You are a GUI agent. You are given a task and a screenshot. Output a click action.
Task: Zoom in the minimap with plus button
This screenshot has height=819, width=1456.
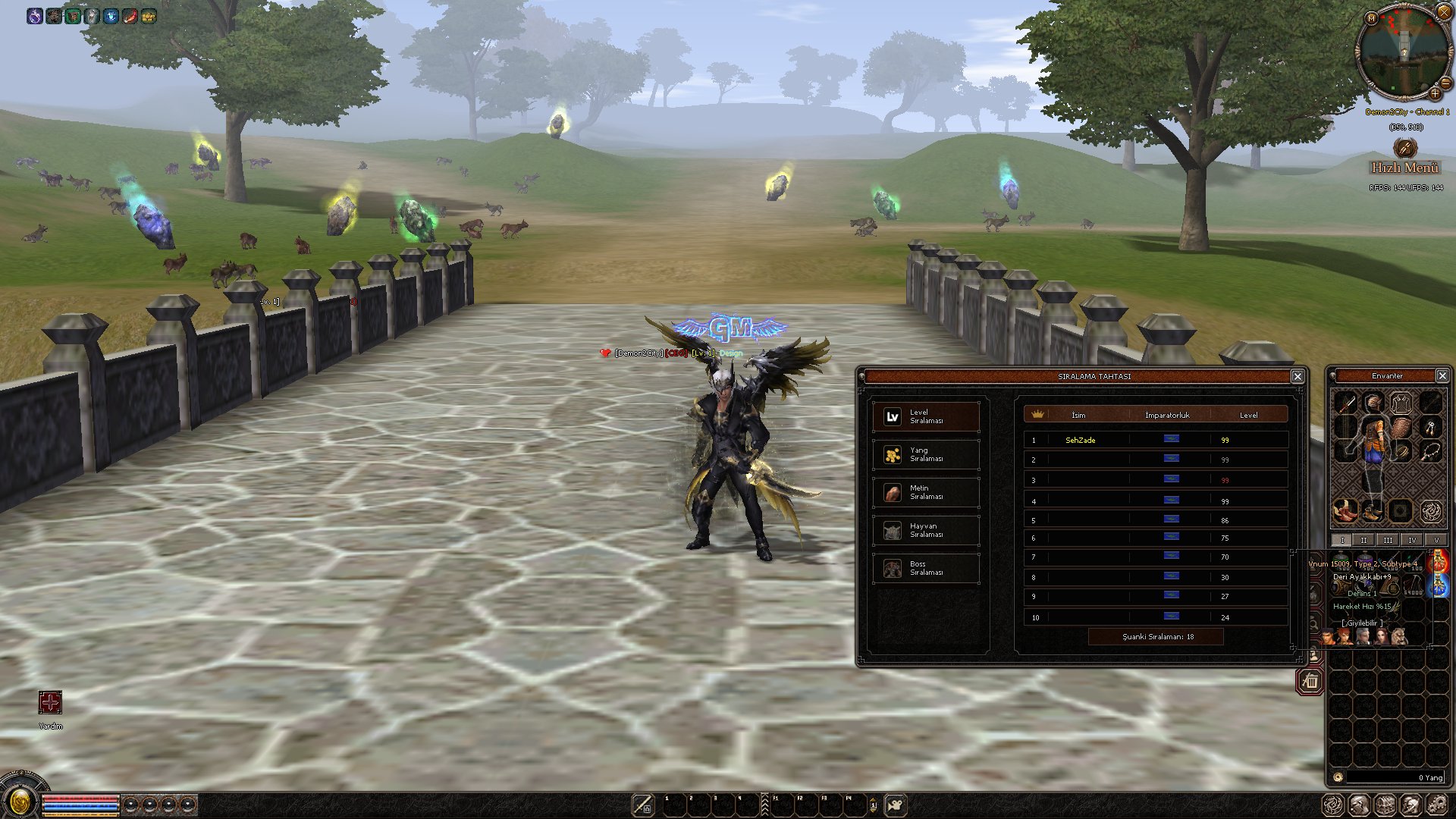(1435, 93)
